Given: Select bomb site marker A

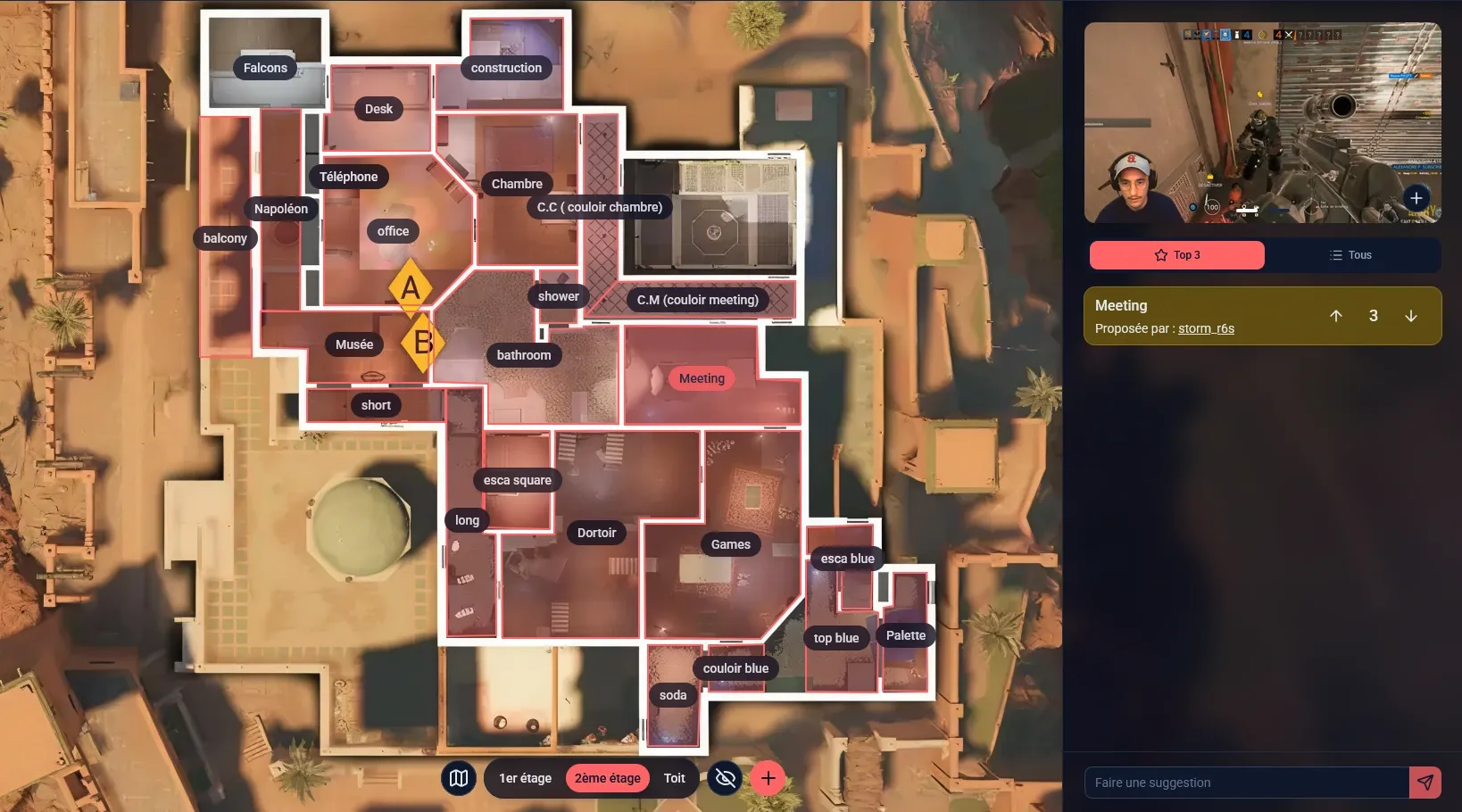Looking at the screenshot, I should click(x=411, y=288).
